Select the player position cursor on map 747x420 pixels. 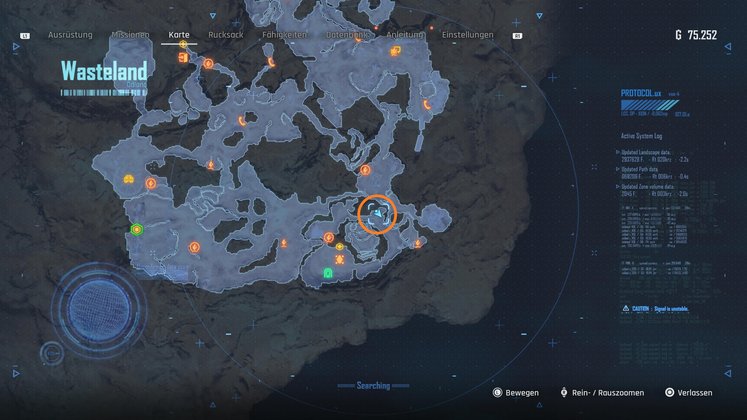[x=377, y=212]
